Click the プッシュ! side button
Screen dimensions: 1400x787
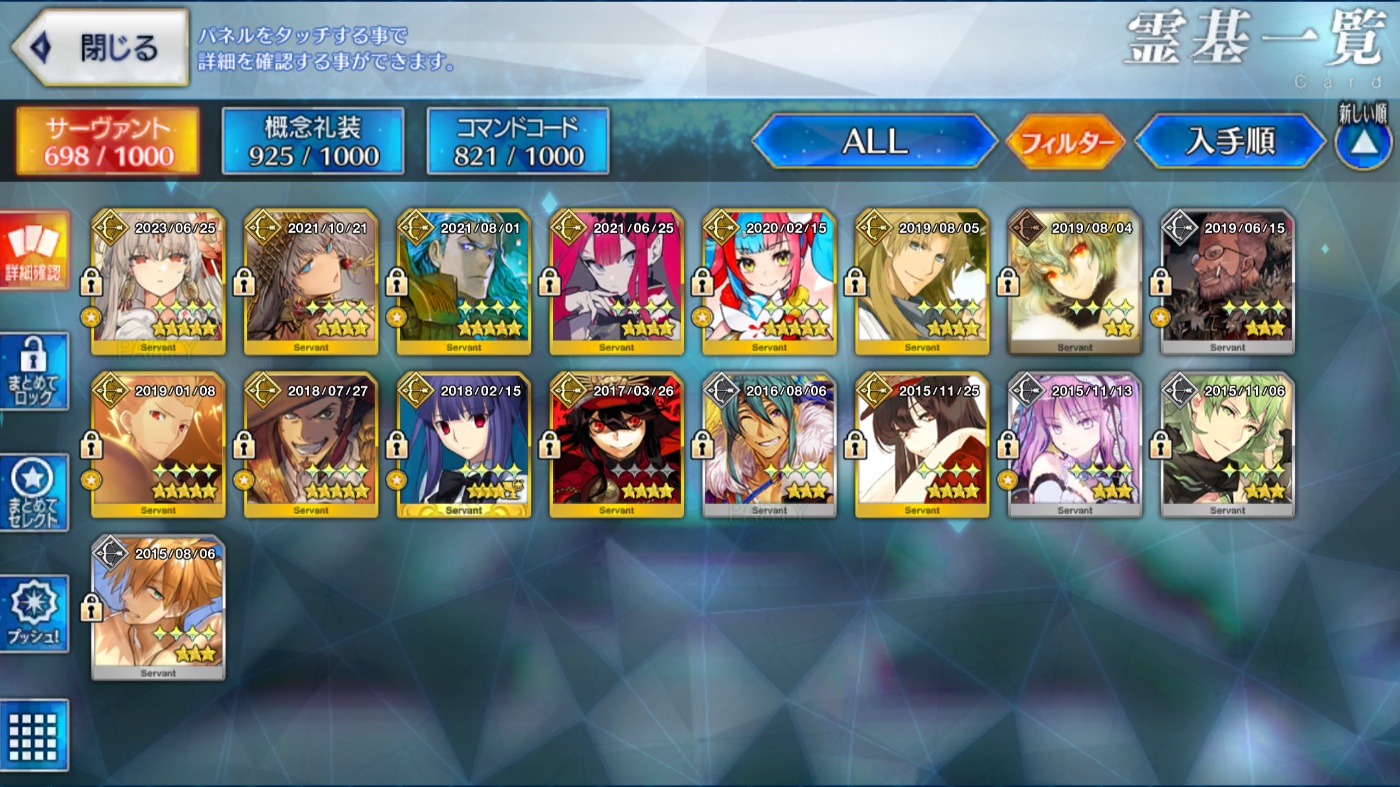click(x=35, y=614)
